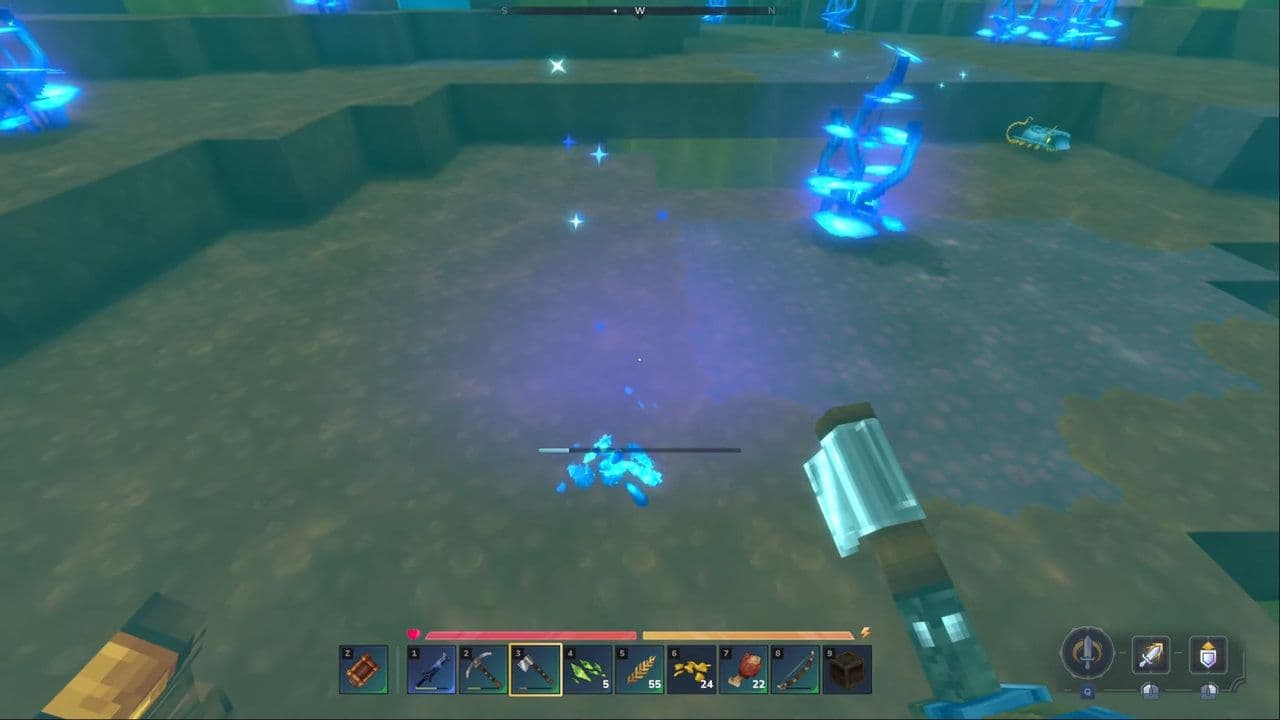Select the dark chest in slot 9
Screen dimensions: 1280x720
[847, 669]
